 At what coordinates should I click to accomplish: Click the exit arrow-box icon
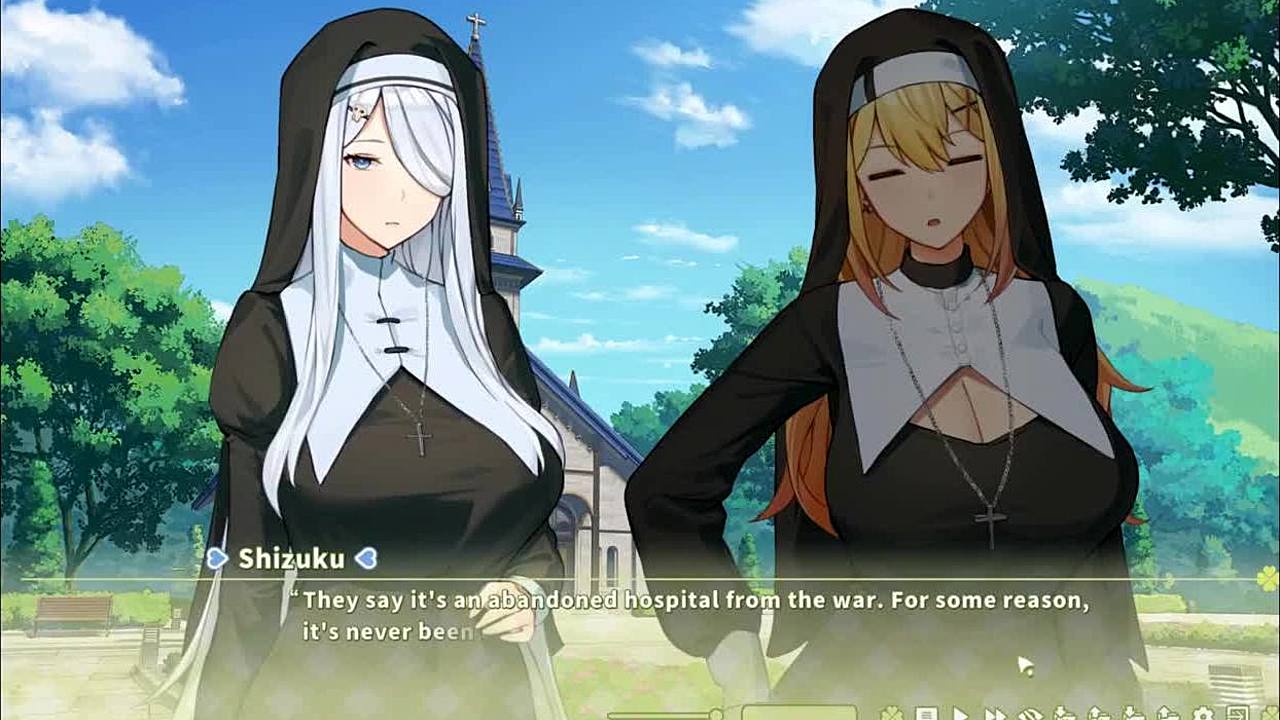[1238, 714]
